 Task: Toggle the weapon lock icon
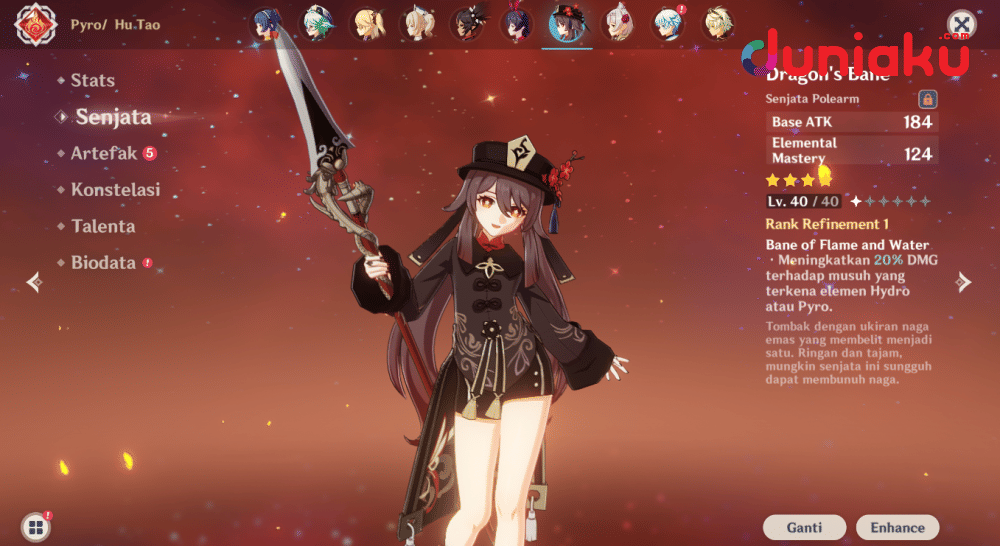click(x=927, y=99)
